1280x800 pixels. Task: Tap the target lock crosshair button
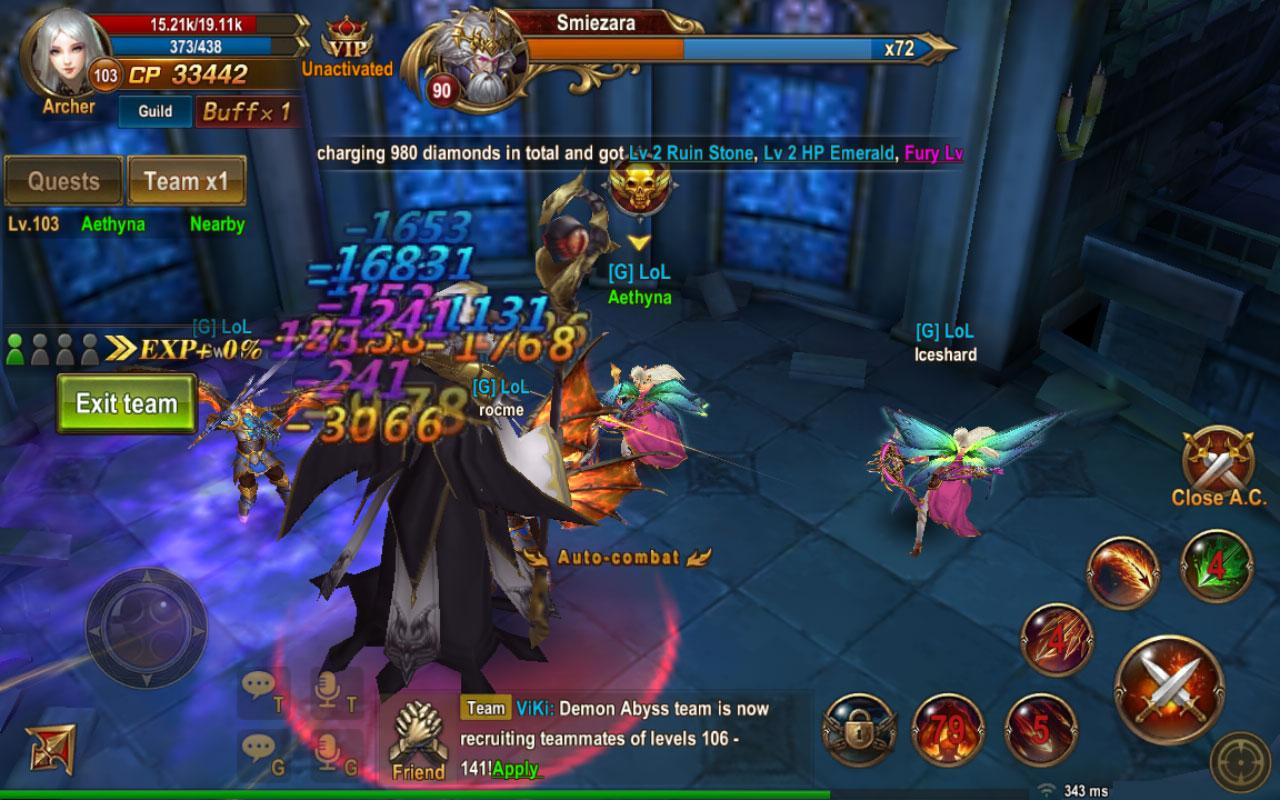1240,762
